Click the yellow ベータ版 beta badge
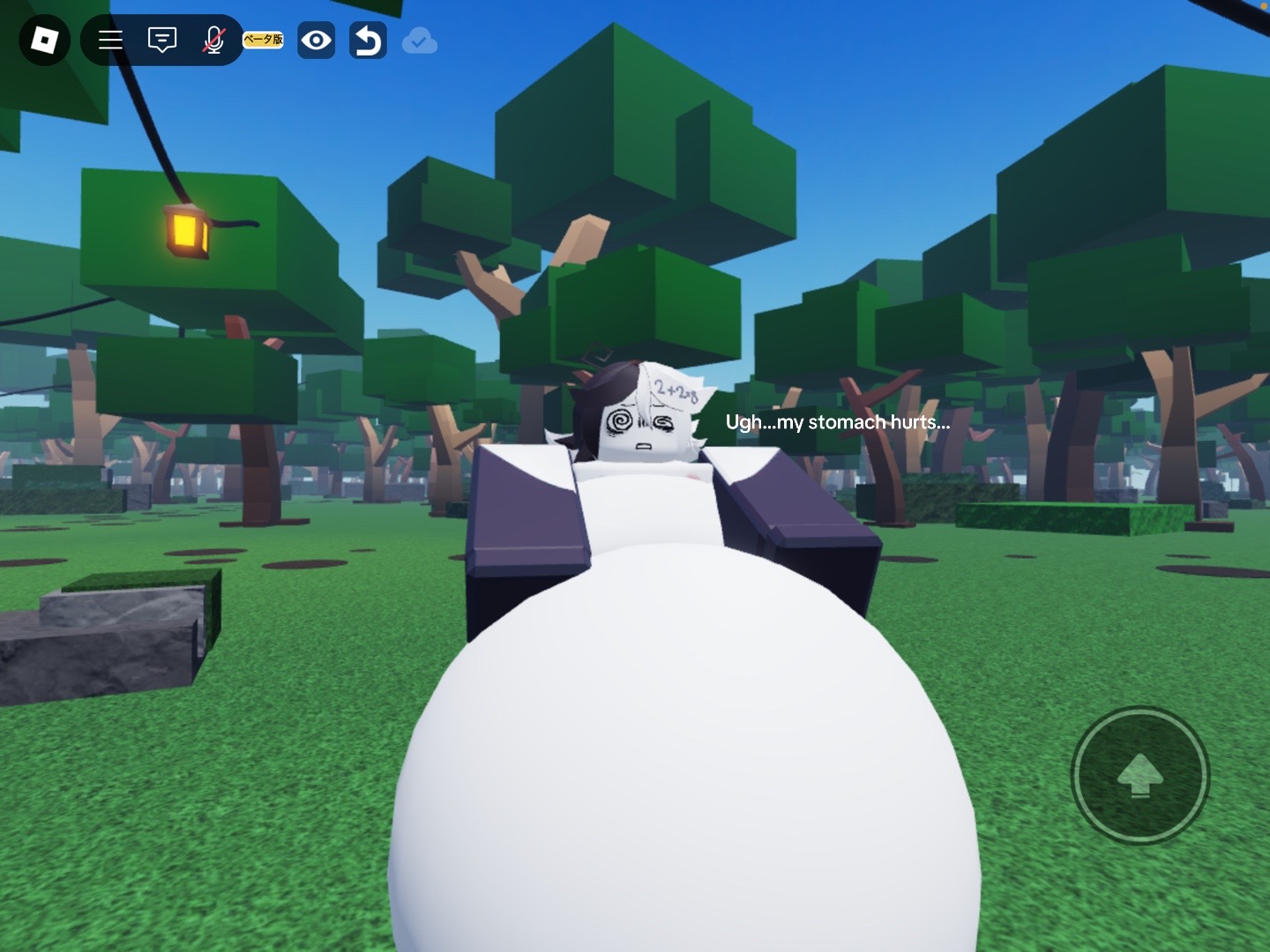 point(262,40)
